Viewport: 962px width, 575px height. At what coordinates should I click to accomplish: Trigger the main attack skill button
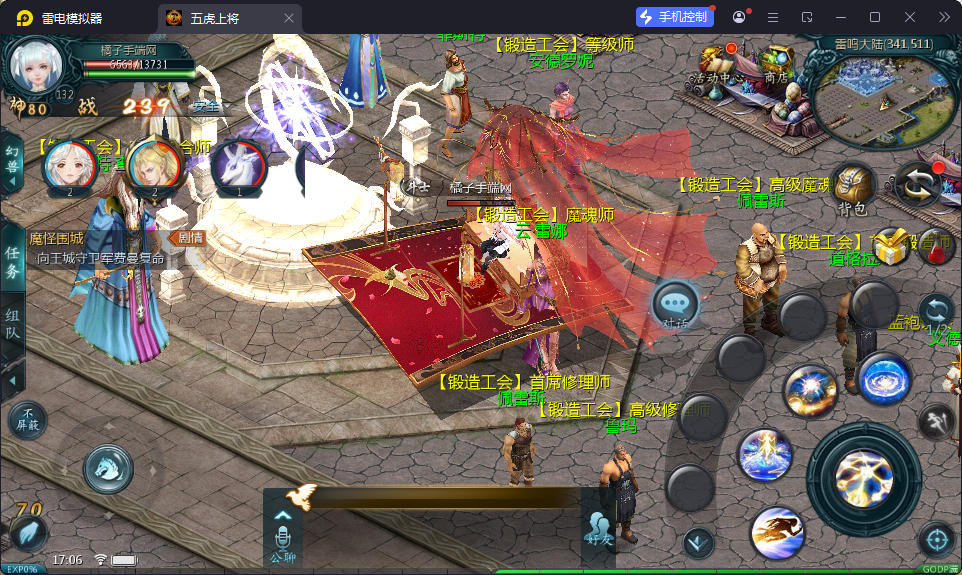tap(863, 476)
